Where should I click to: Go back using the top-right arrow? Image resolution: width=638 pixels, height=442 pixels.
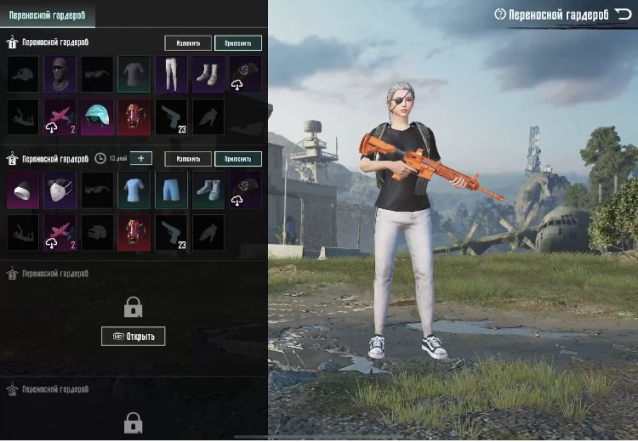[622, 14]
